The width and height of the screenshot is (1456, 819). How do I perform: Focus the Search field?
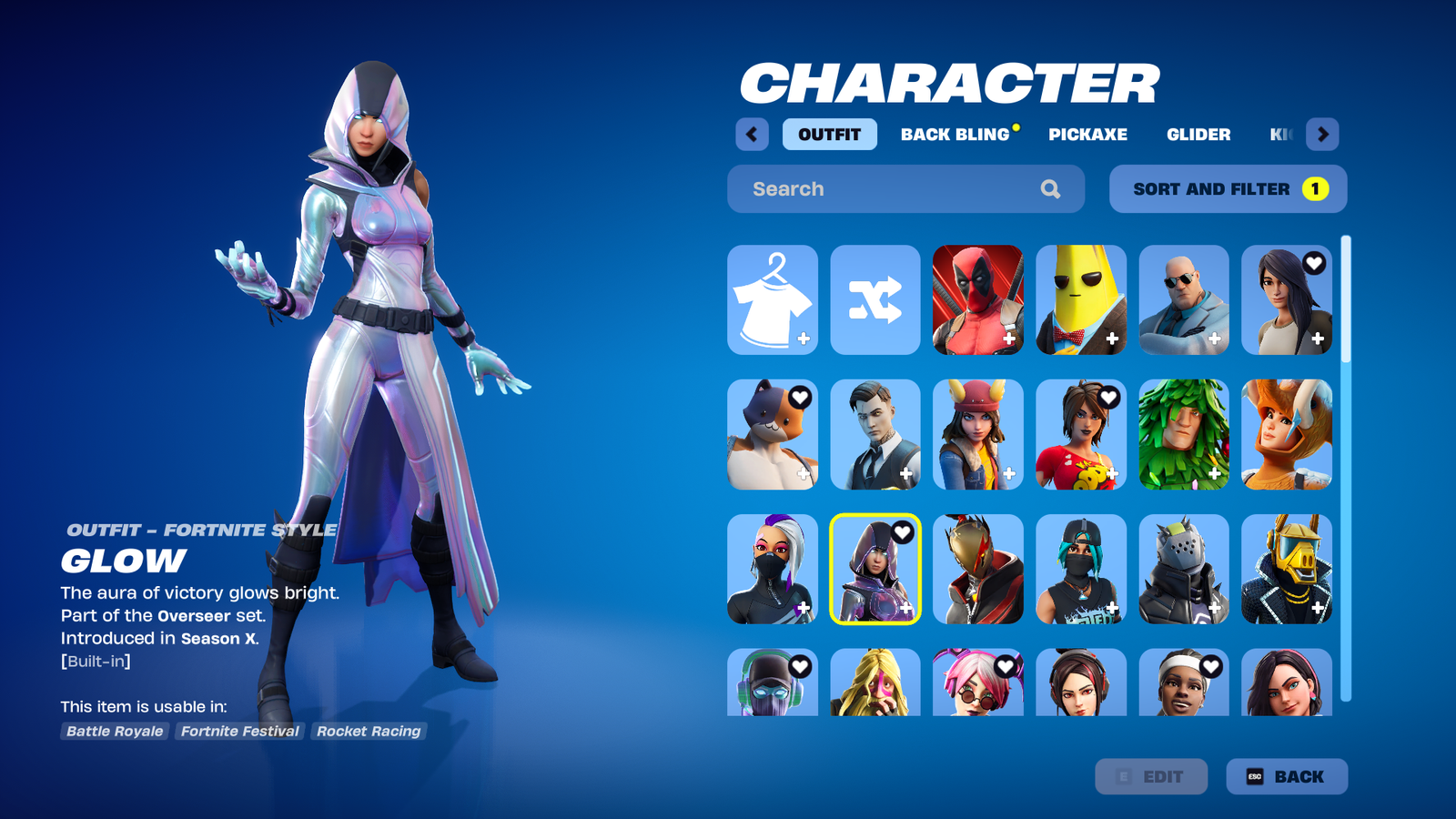click(x=892, y=189)
